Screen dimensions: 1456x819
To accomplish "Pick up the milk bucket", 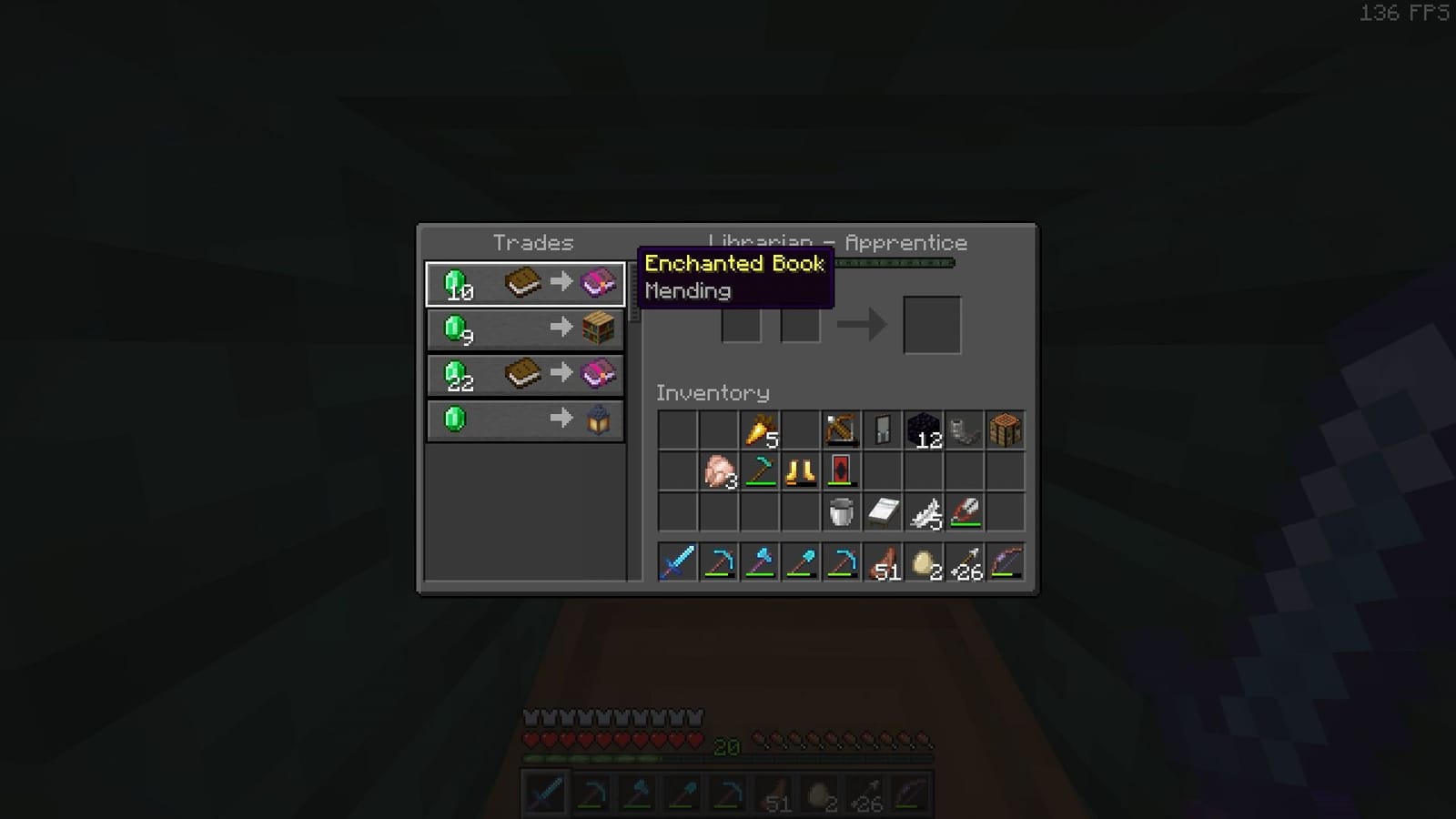I will point(840,512).
